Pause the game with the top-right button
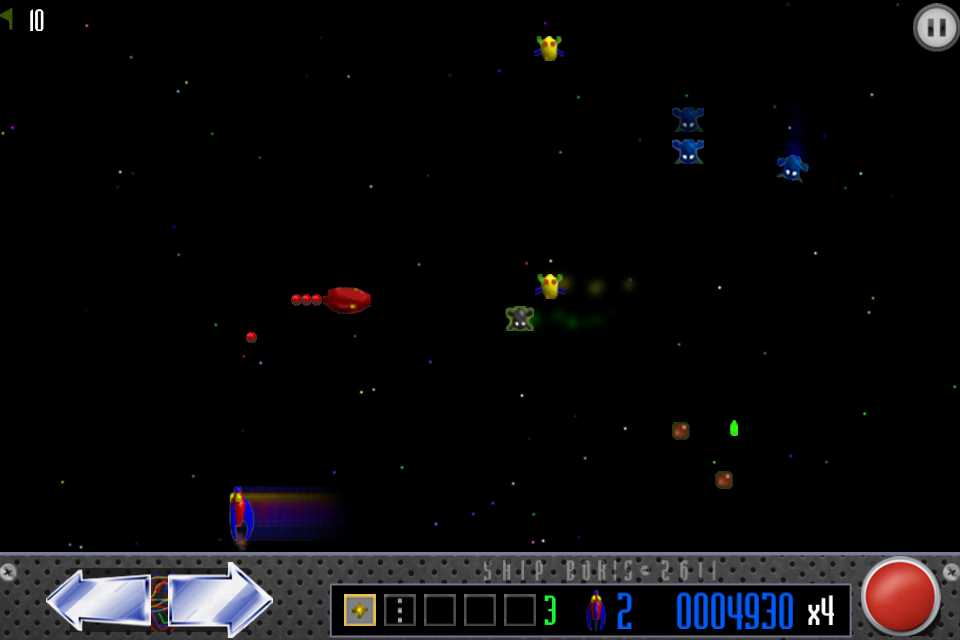This screenshot has width=960, height=640. 936,27
